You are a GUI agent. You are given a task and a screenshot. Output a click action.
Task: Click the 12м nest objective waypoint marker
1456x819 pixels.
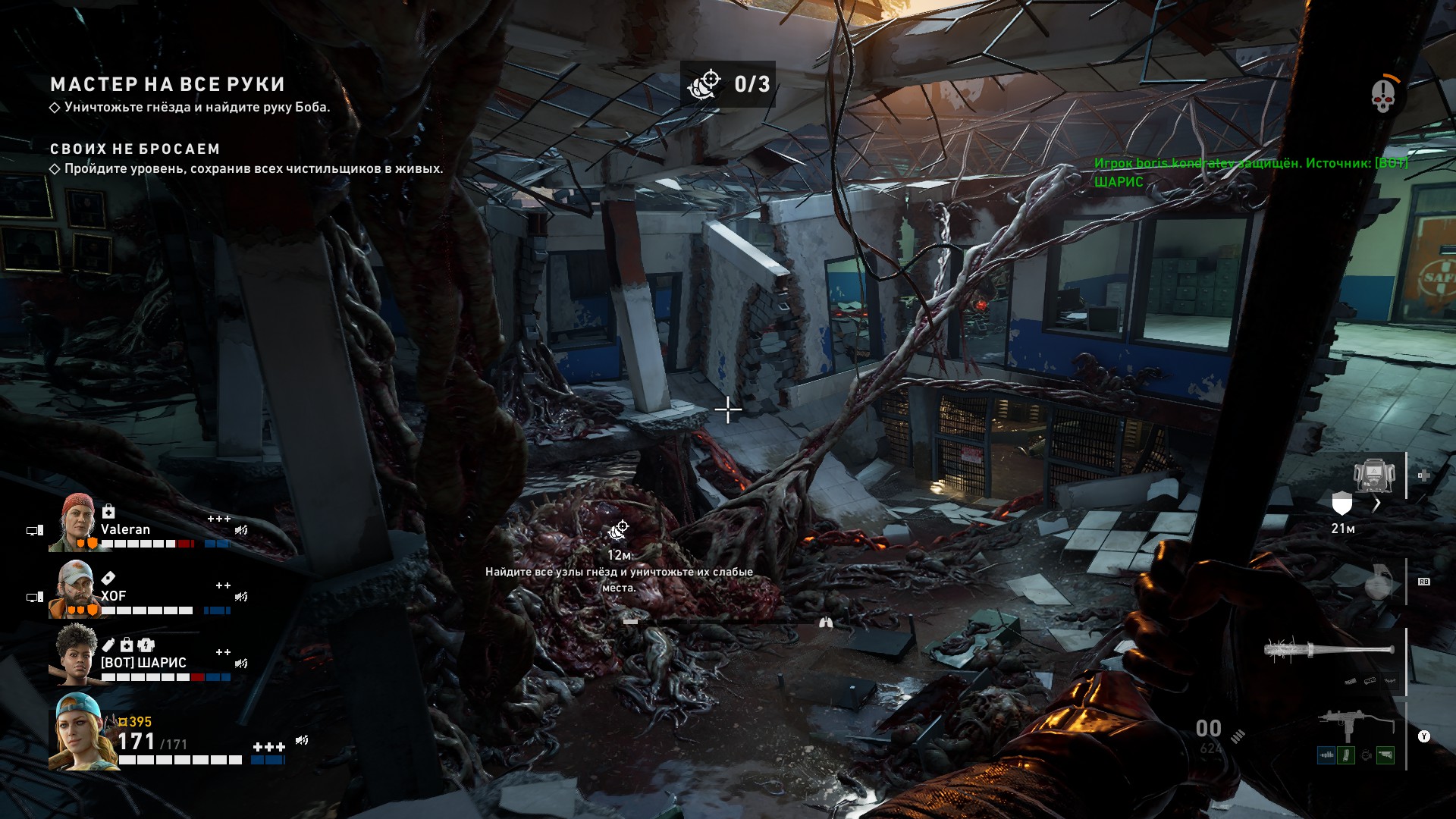pos(619,531)
